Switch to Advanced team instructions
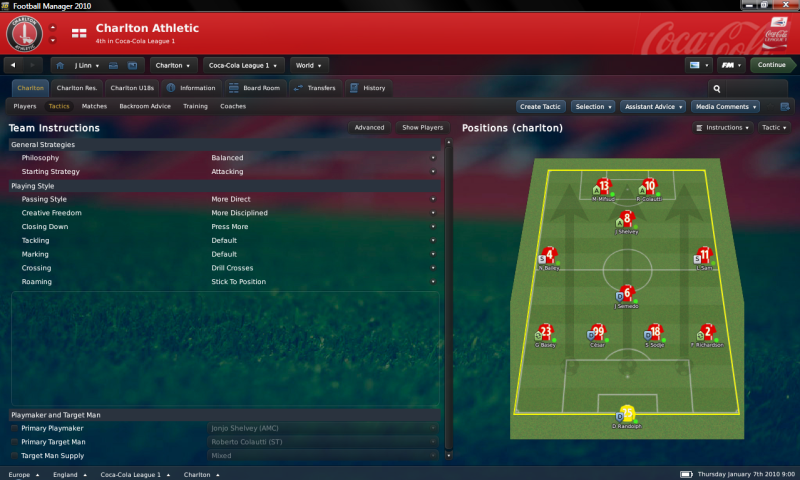The width and height of the screenshot is (800, 480). pyautogui.click(x=368, y=128)
